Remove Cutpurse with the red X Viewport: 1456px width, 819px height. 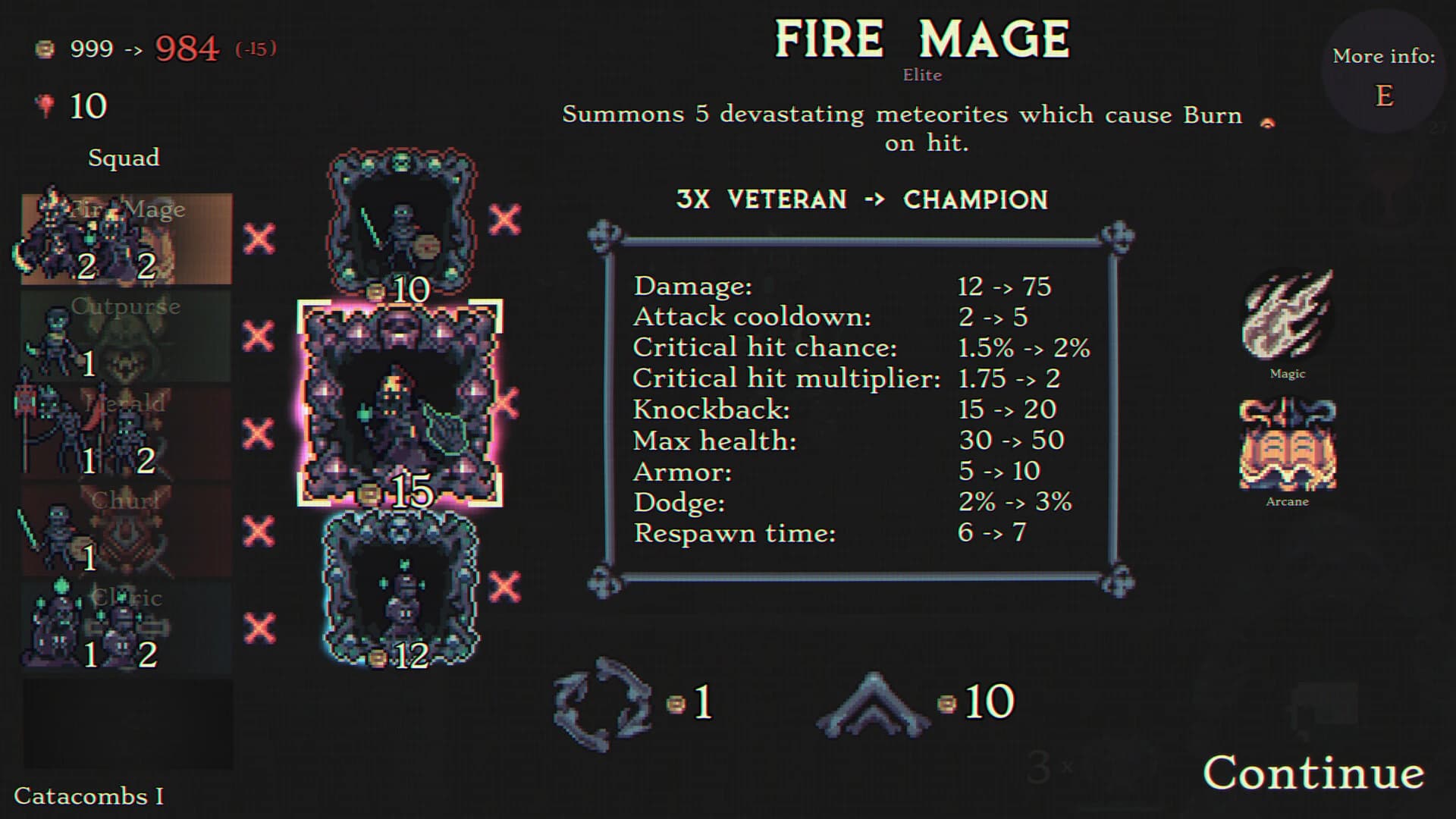coord(258,334)
